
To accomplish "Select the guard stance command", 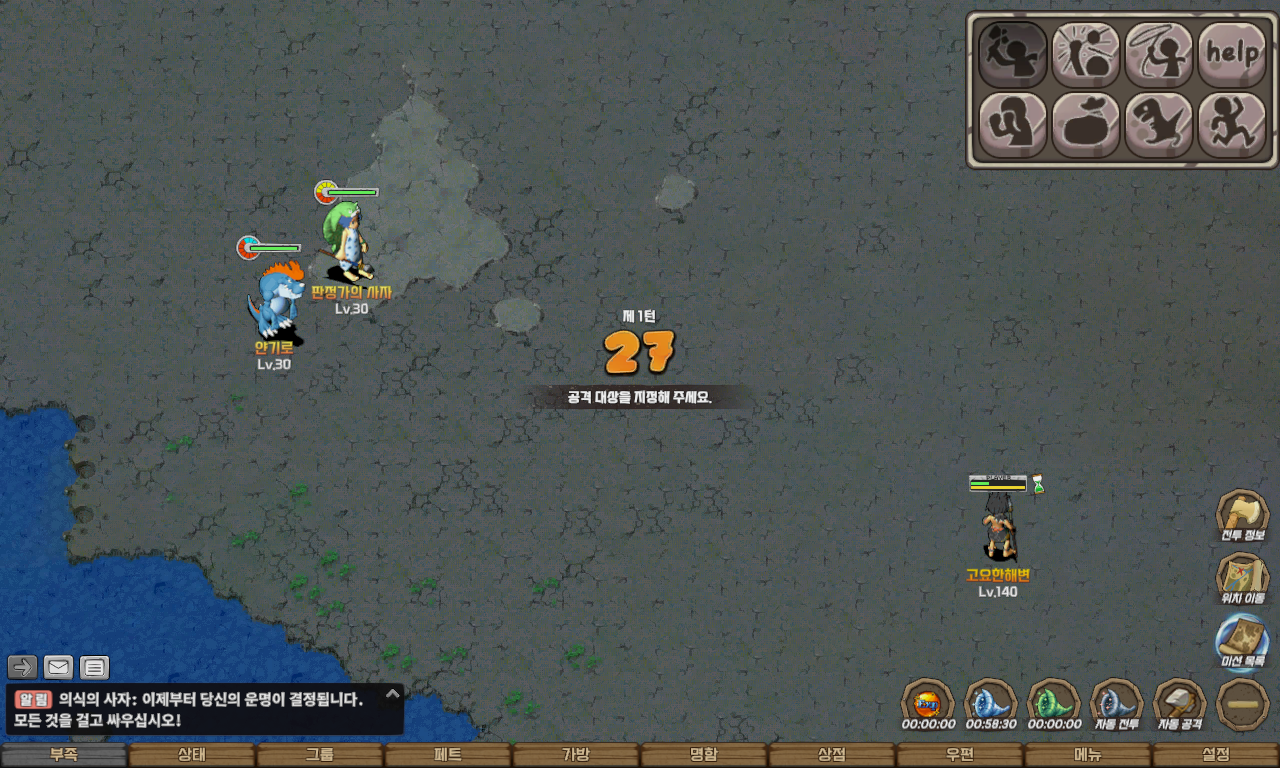I will (1012, 125).
